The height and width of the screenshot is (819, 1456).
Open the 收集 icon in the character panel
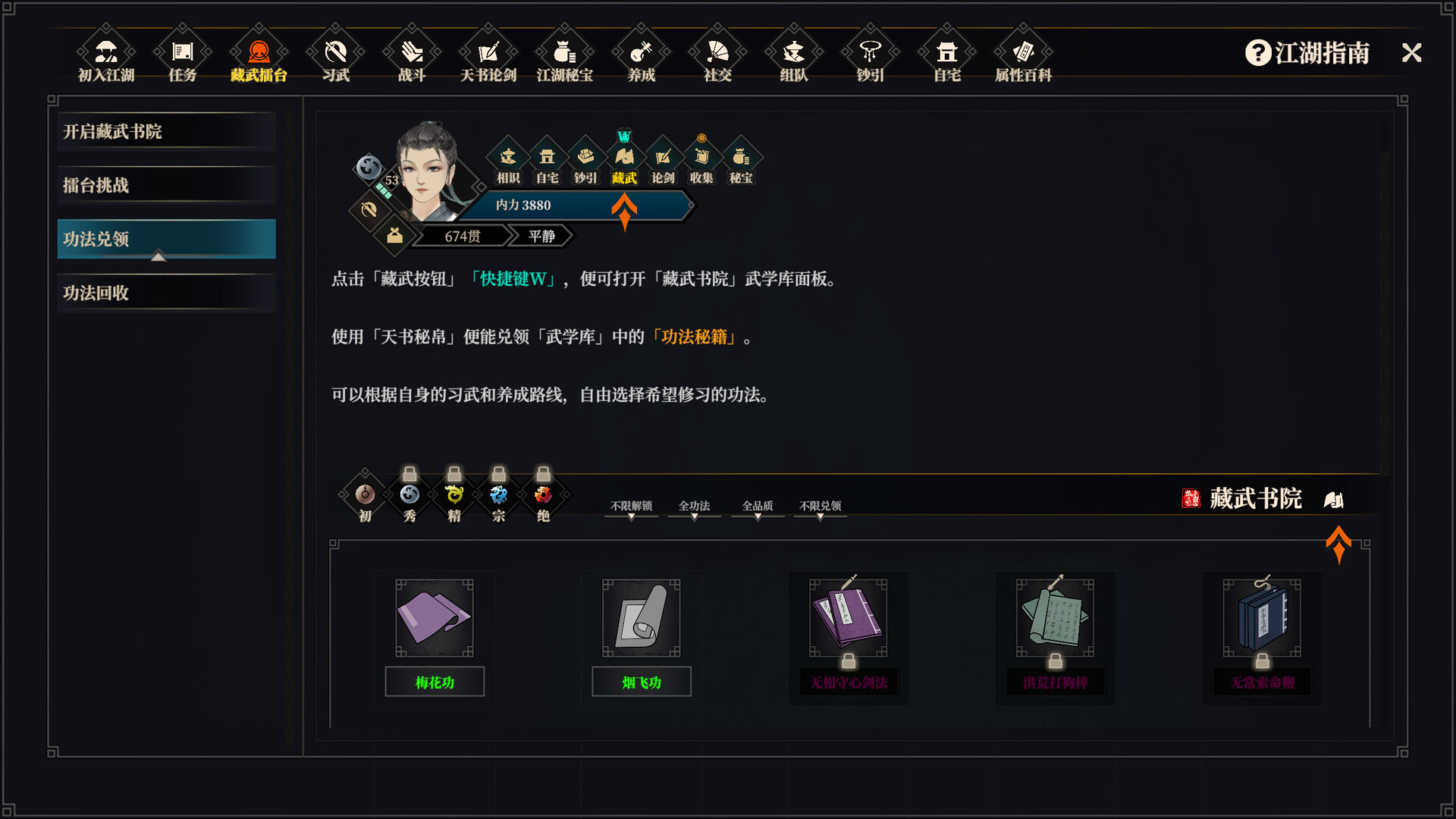pos(701,162)
